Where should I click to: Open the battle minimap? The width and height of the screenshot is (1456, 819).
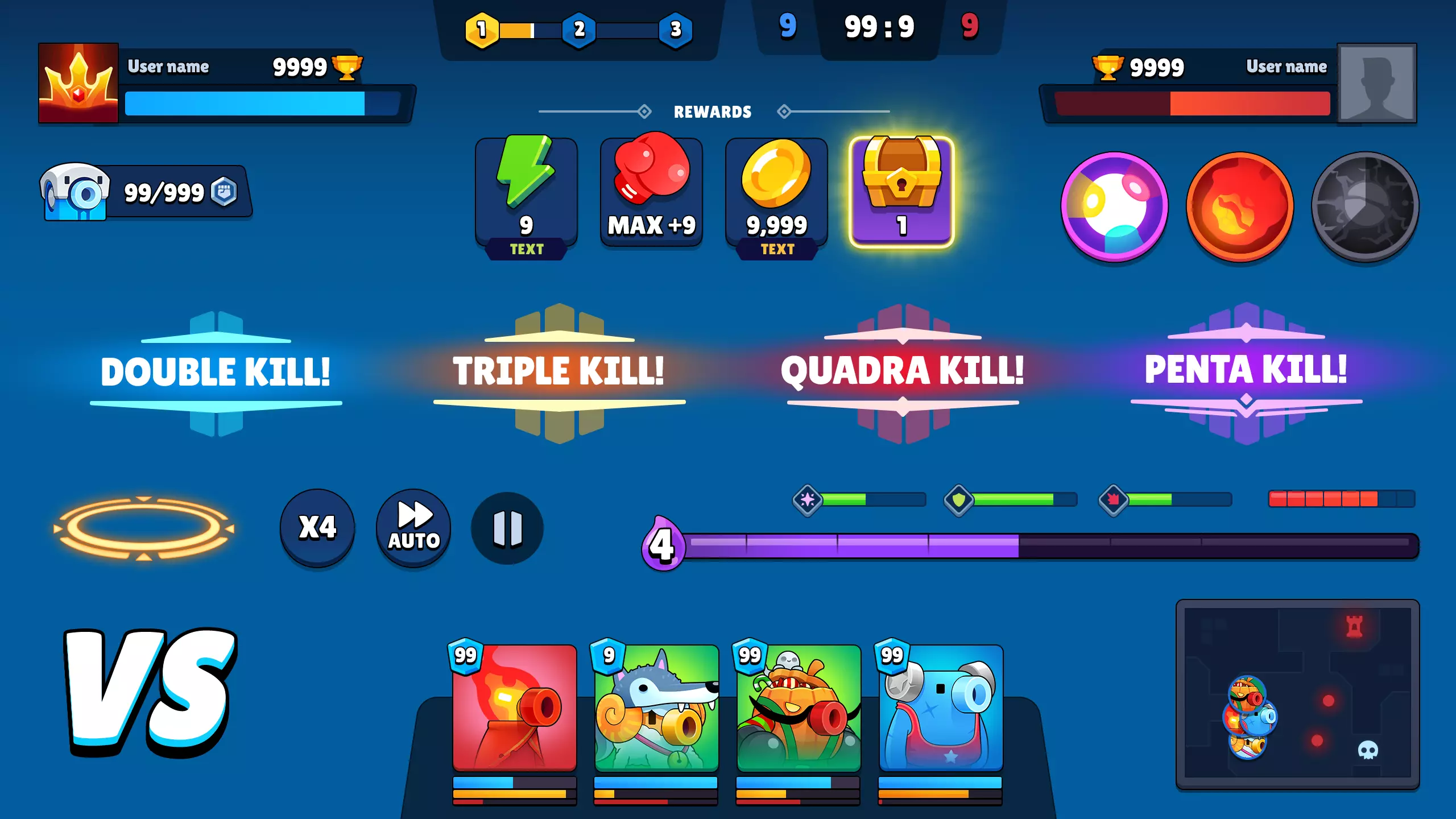[x=1297, y=693]
